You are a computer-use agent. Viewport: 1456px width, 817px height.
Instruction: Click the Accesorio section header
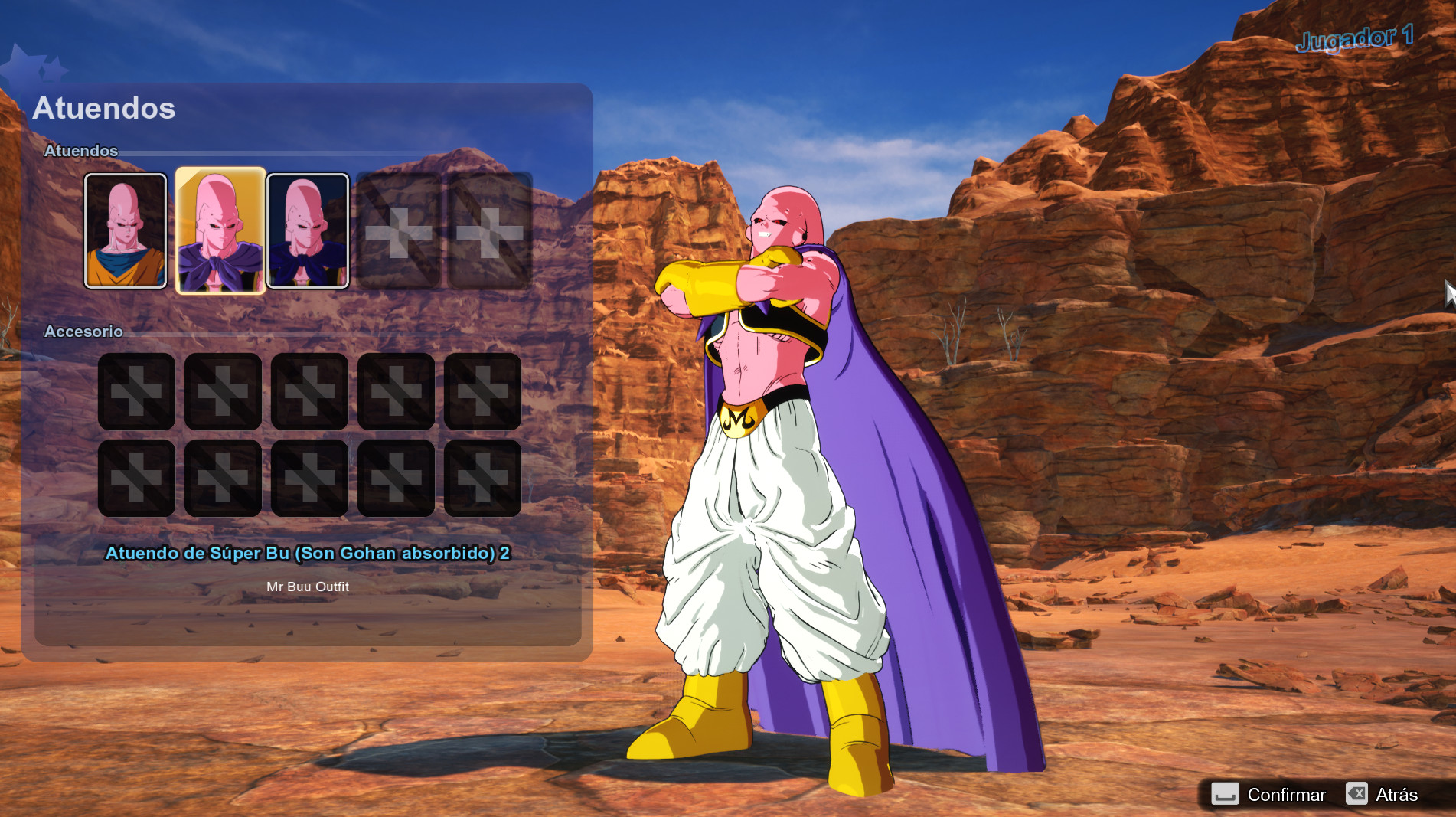83,332
